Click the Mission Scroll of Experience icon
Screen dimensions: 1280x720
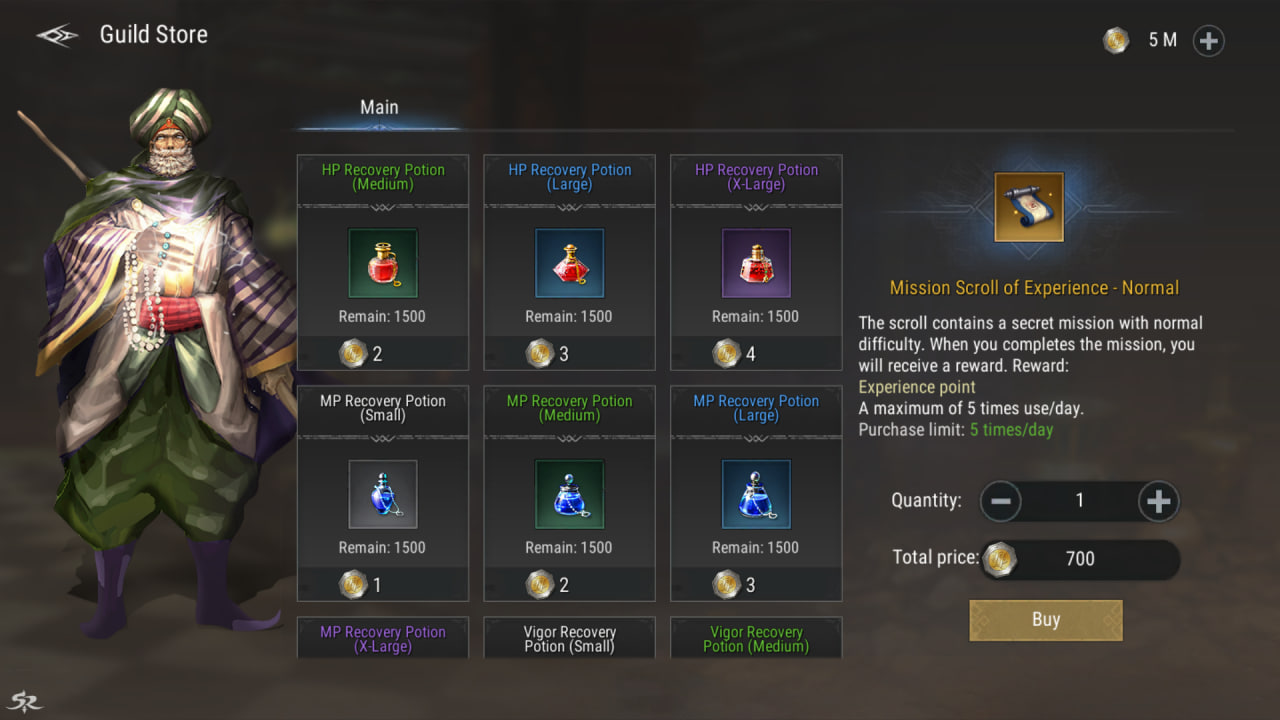[x=1029, y=207]
